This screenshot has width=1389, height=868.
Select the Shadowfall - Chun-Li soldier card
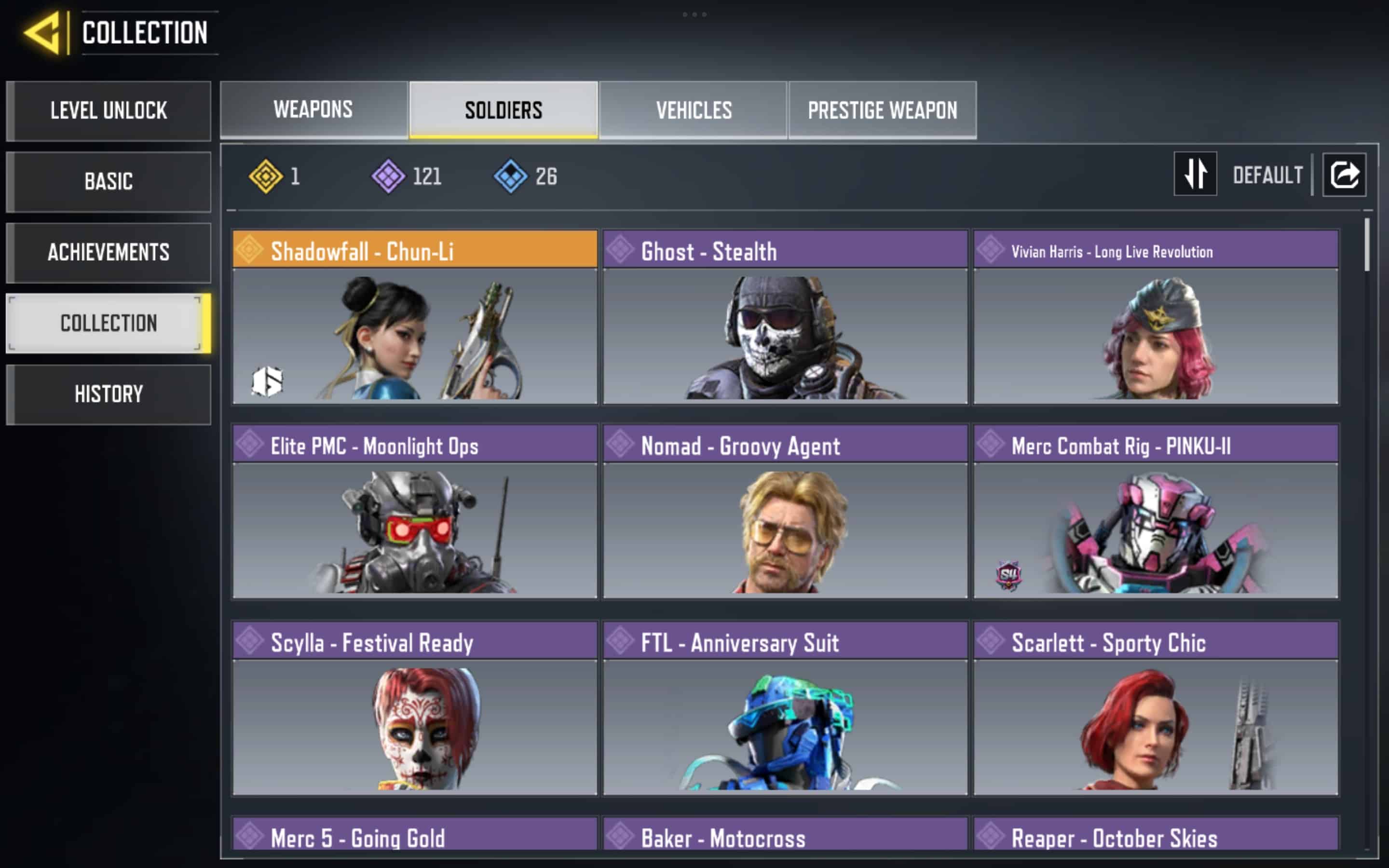pos(414,317)
